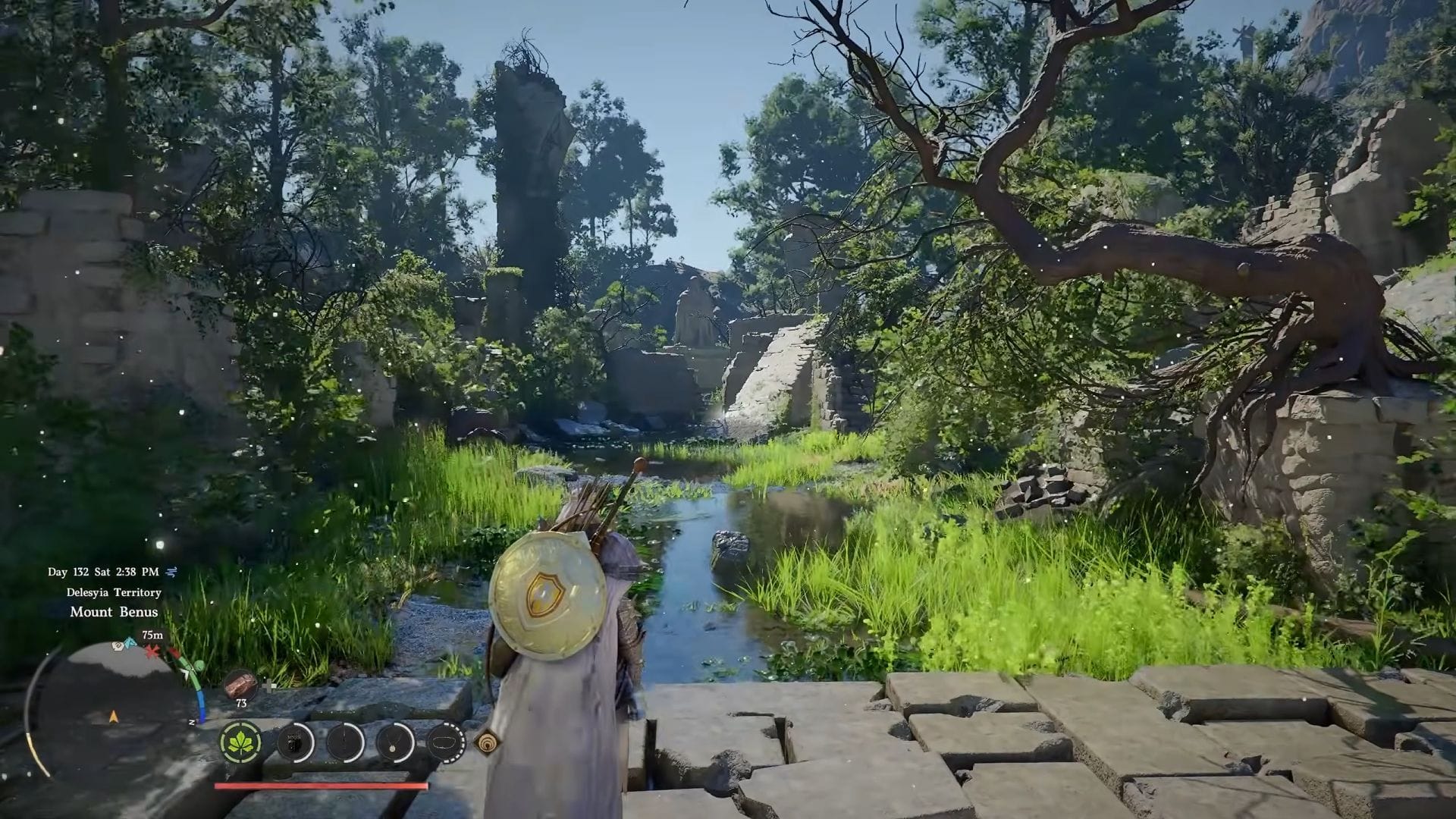The height and width of the screenshot is (819, 1456).
Task: Click the blue horse marker on the minimap
Action: click(130, 643)
